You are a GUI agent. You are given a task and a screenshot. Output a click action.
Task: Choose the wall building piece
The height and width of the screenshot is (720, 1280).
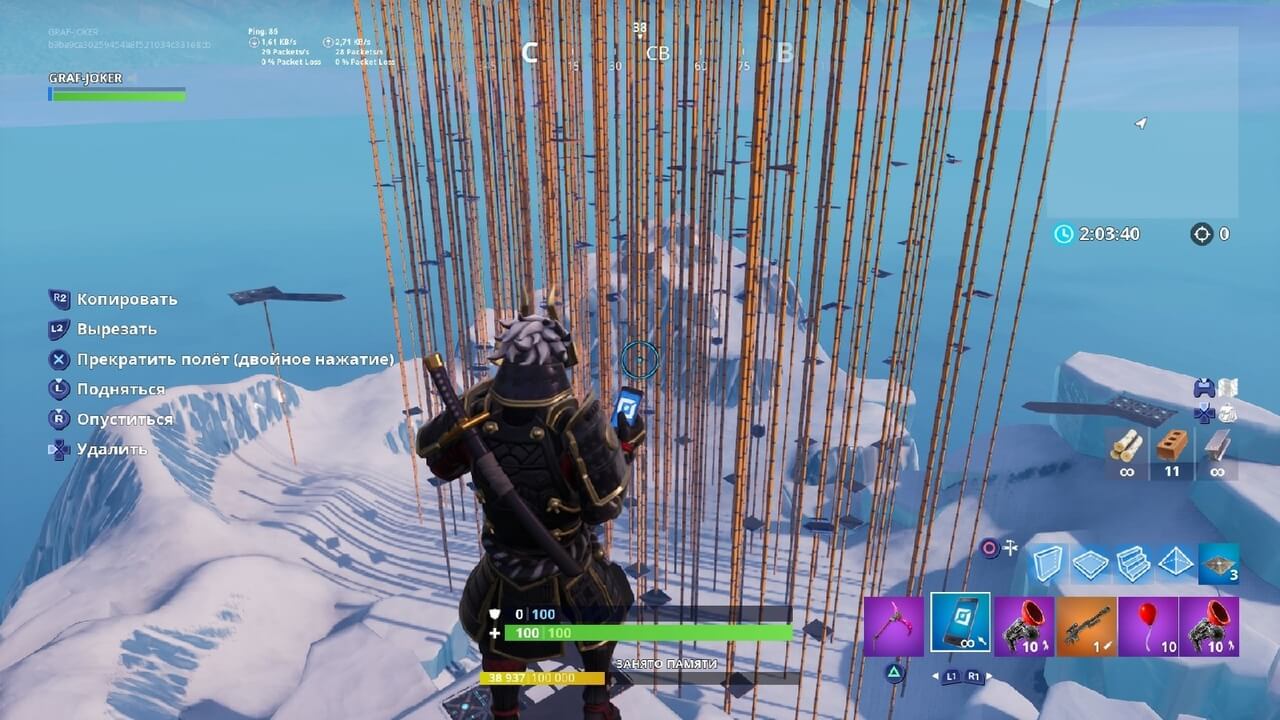(x=1048, y=564)
